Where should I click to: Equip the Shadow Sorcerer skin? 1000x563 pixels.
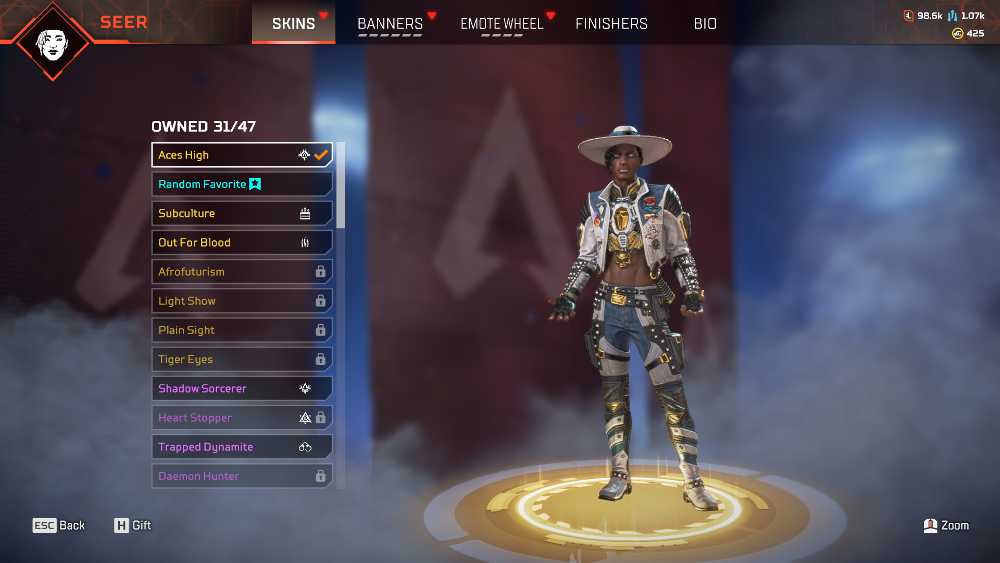[242, 388]
